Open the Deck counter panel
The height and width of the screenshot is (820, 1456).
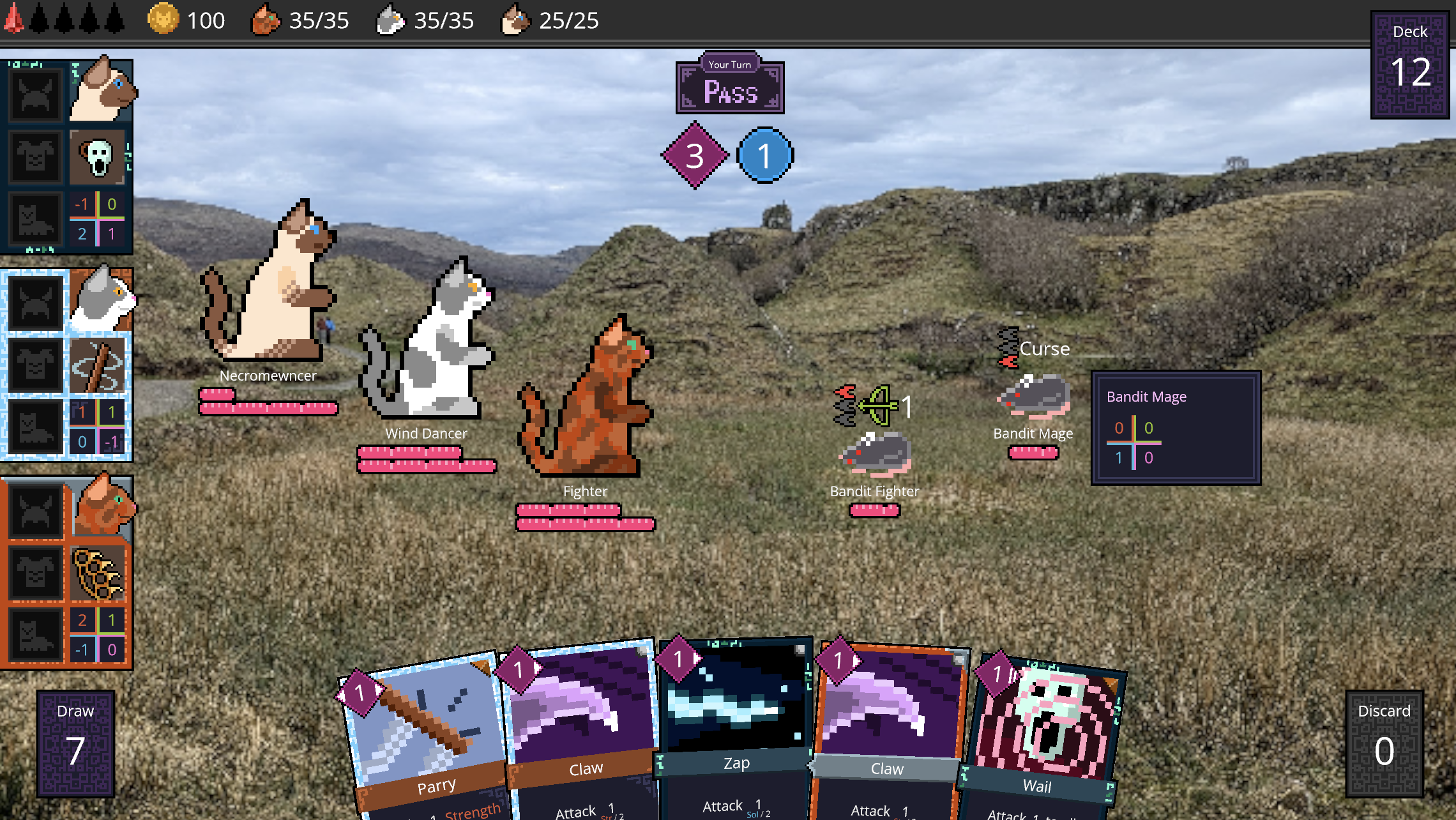pos(1409,65)
